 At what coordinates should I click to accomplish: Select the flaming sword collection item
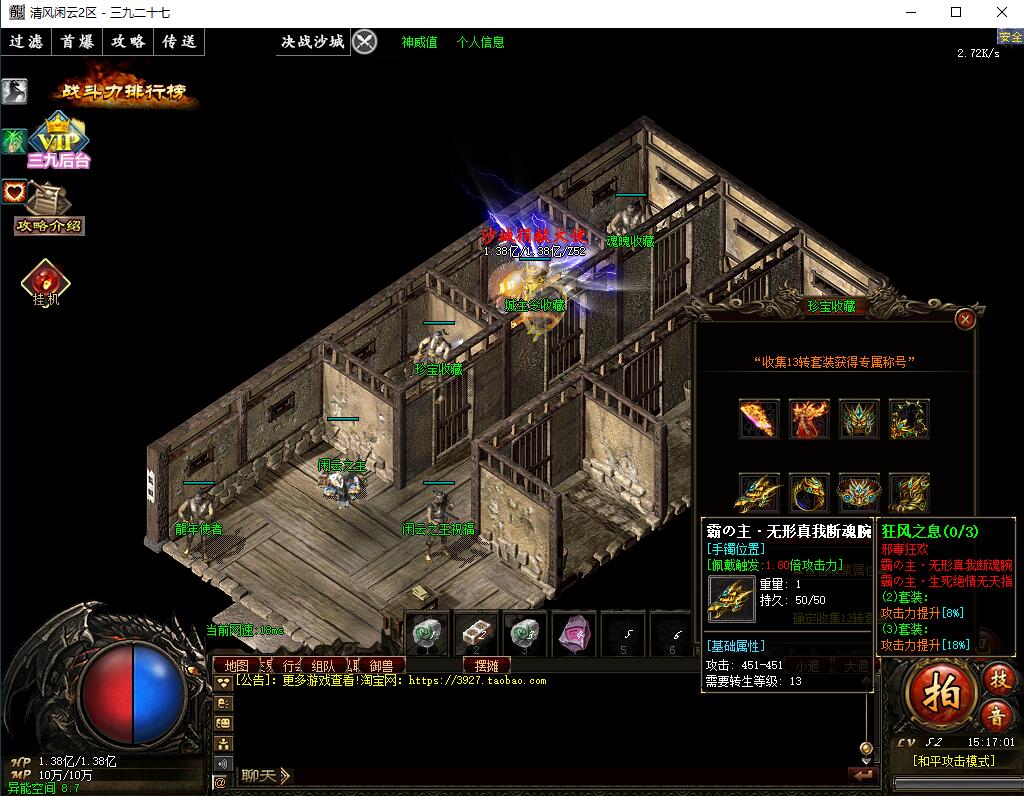pos(759,418)
